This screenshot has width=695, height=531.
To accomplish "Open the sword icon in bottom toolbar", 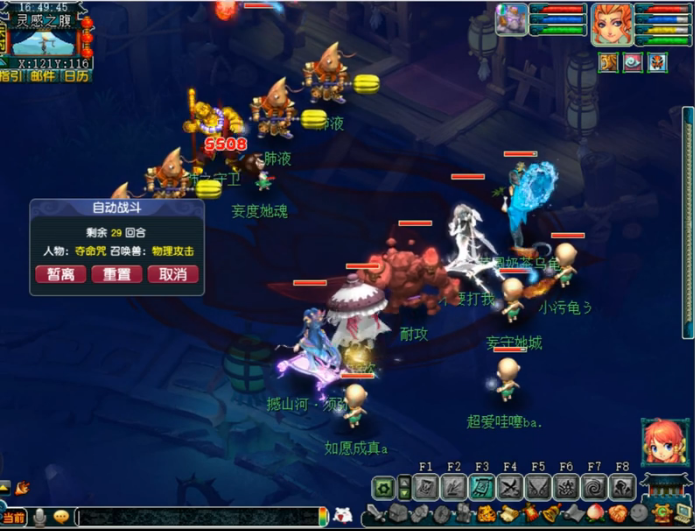I will (x=372, y=514).
